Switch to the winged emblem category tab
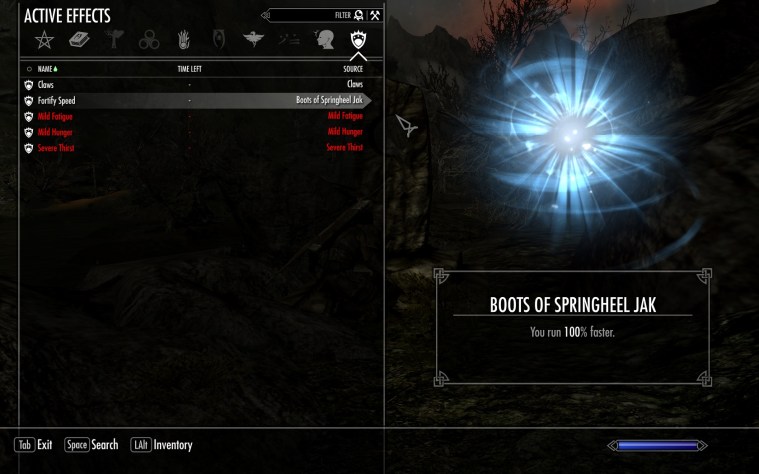The width and height of the screenshot is (759, 474). point(253,40)
